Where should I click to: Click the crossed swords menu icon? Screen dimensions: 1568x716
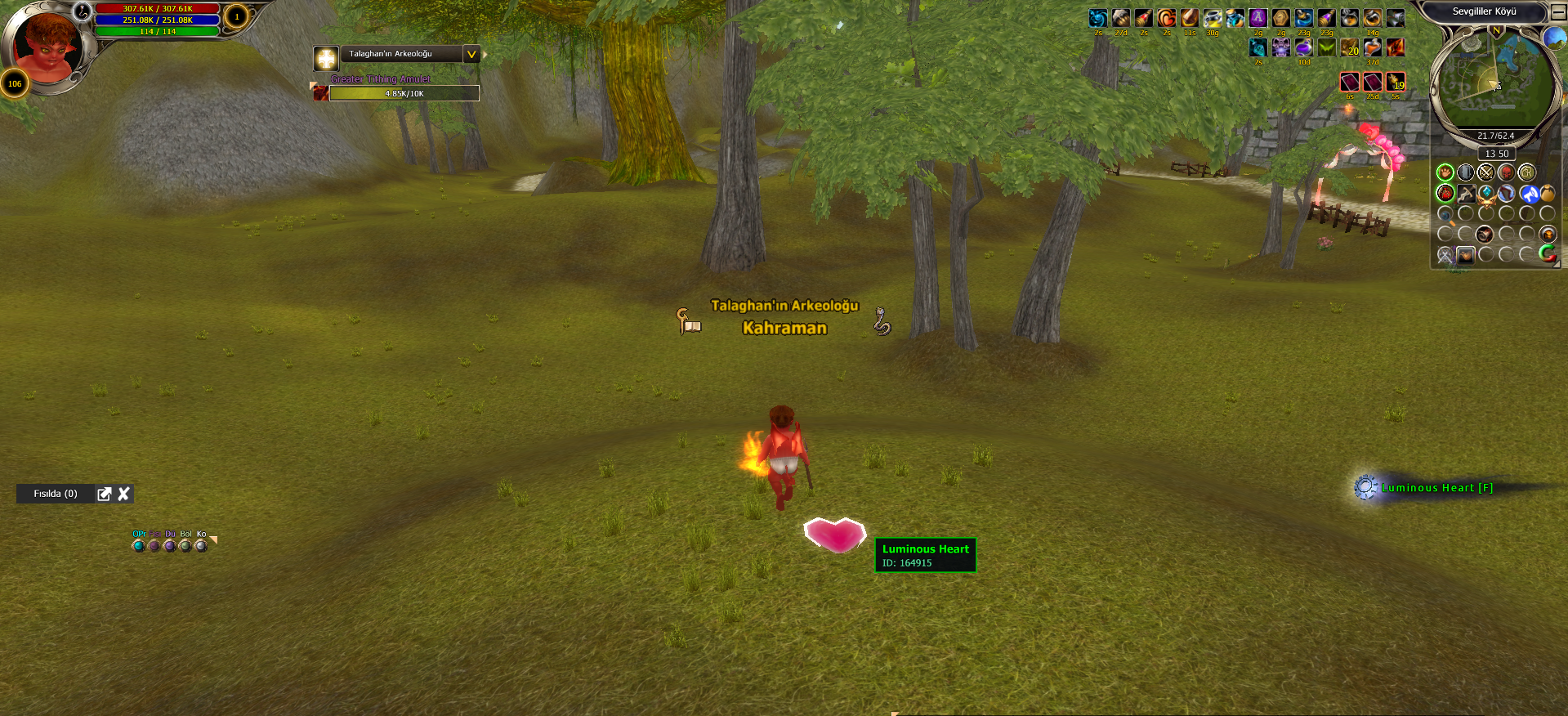pos(1485,172)
